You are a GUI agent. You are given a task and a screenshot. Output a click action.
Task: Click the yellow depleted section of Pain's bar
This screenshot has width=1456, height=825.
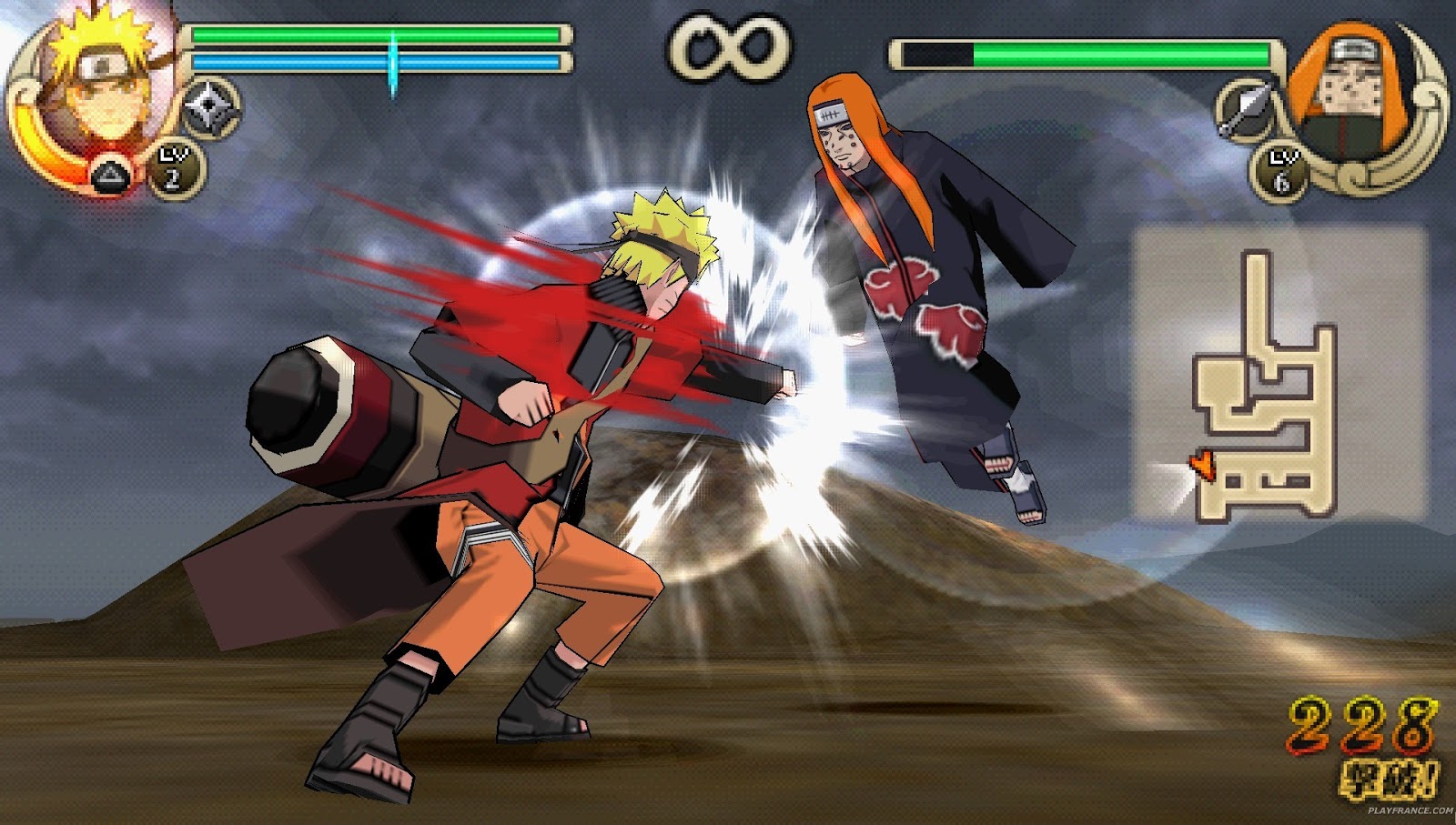coord(937,55)
